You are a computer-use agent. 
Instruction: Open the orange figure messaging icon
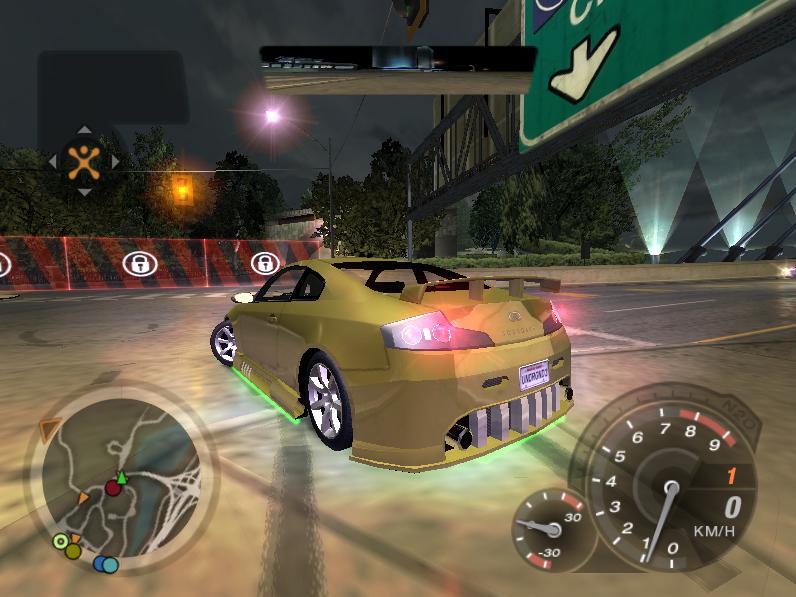83,160
